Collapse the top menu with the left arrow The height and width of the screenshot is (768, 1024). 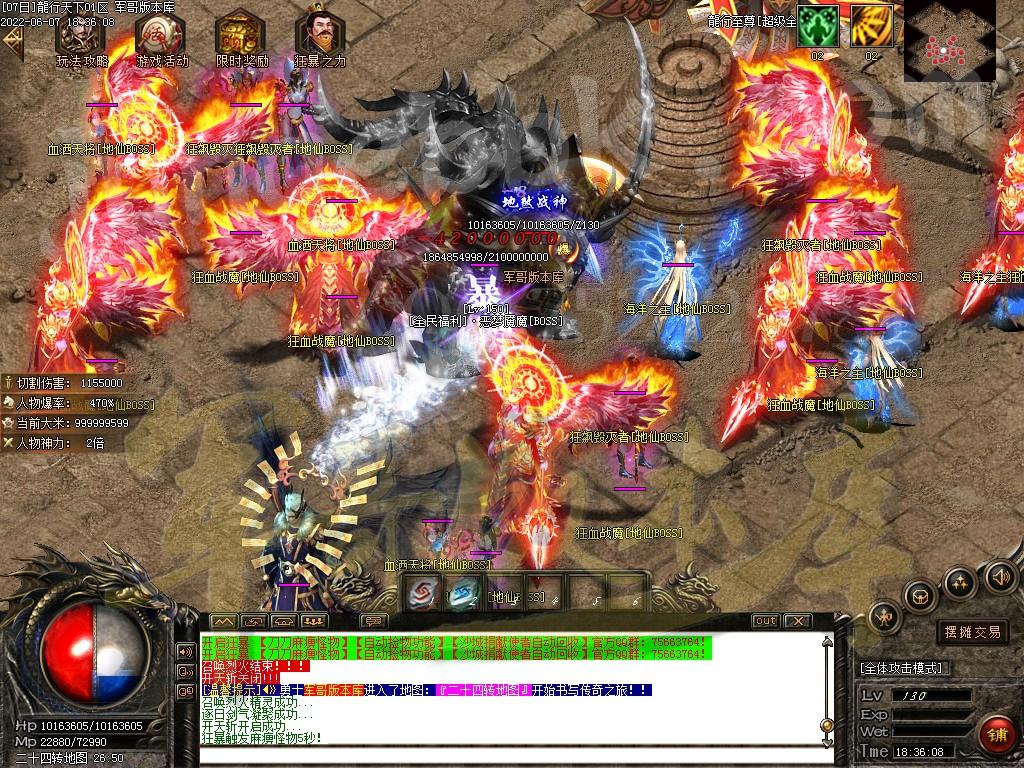(x=13, y=42)
